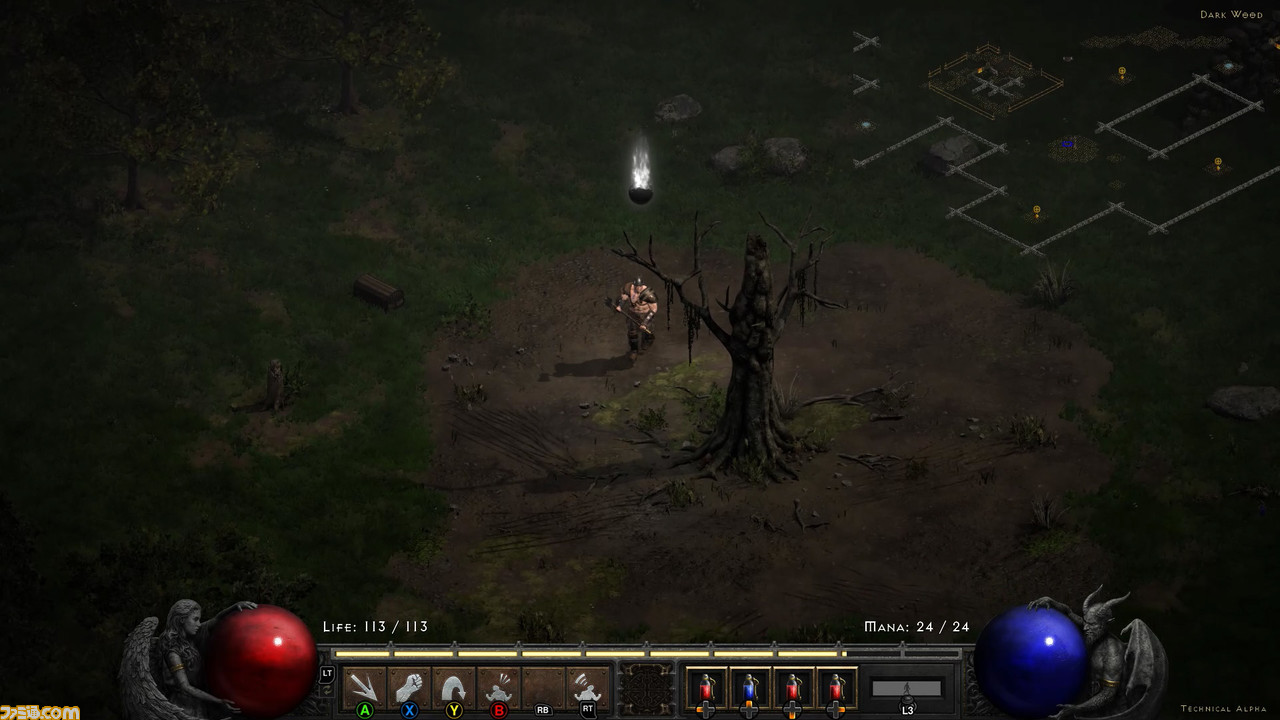The height and width of the screenshot is (720, 1280).
Task: Drink the blue mana potion in the belt
Action: click(750, 688)
